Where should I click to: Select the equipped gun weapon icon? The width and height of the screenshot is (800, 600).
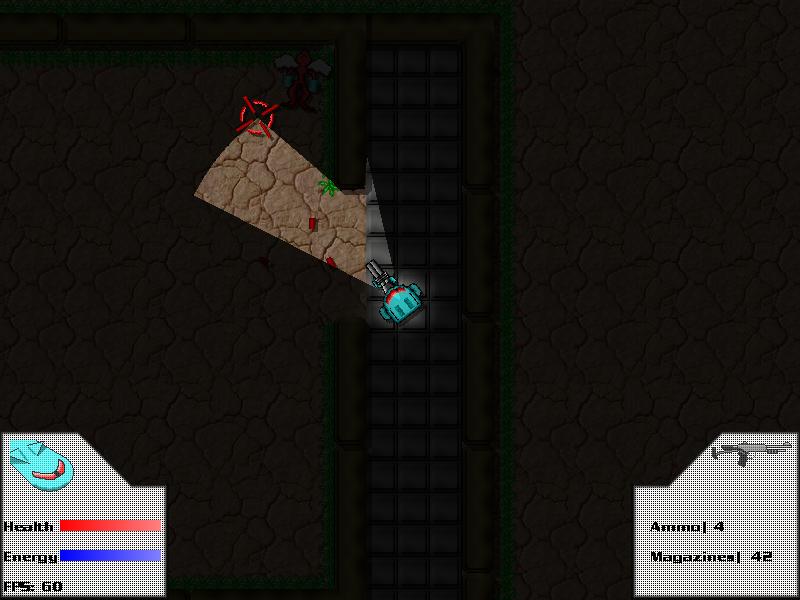click(750, 452)
